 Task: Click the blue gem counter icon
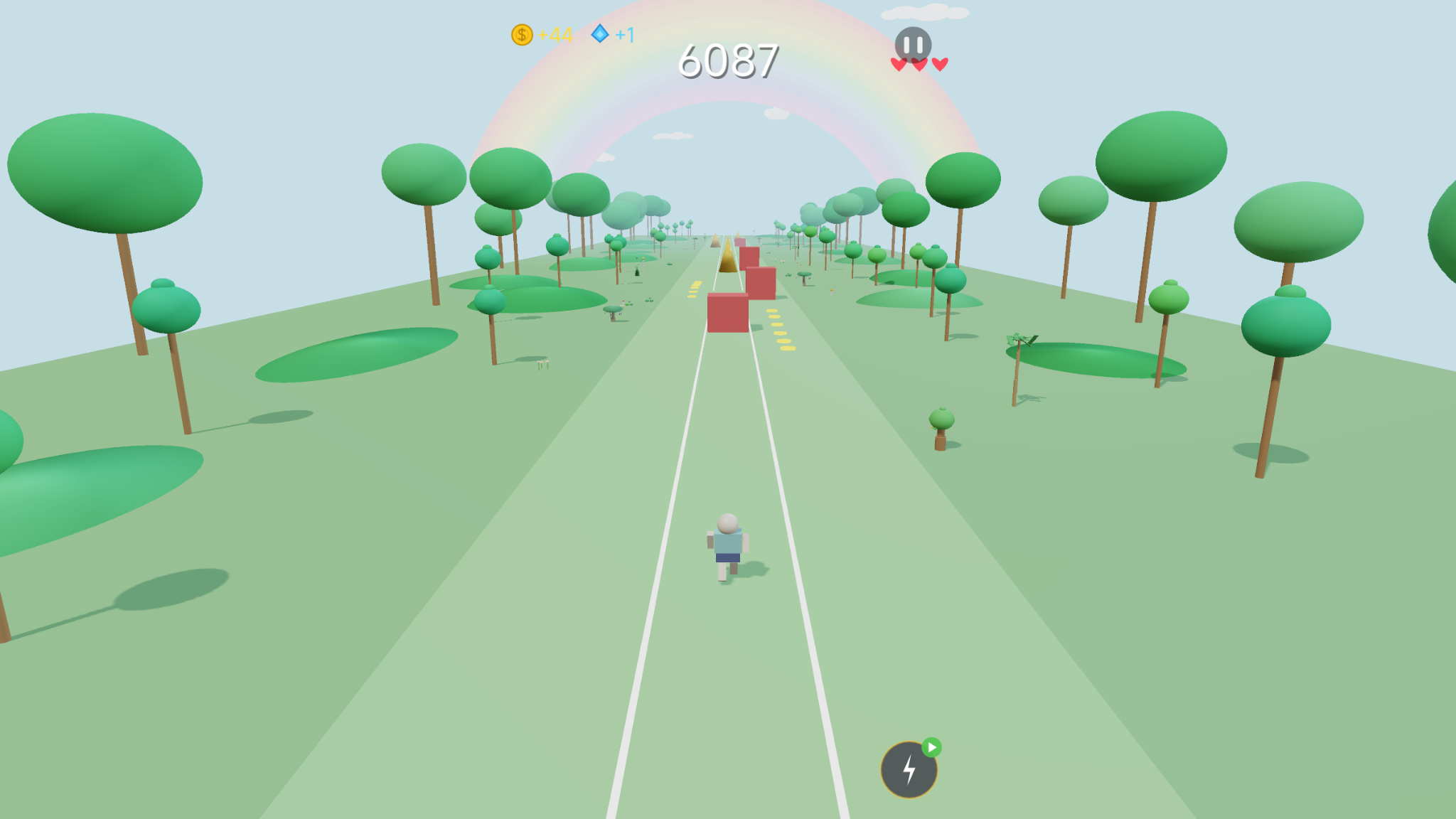coord(601,33)
